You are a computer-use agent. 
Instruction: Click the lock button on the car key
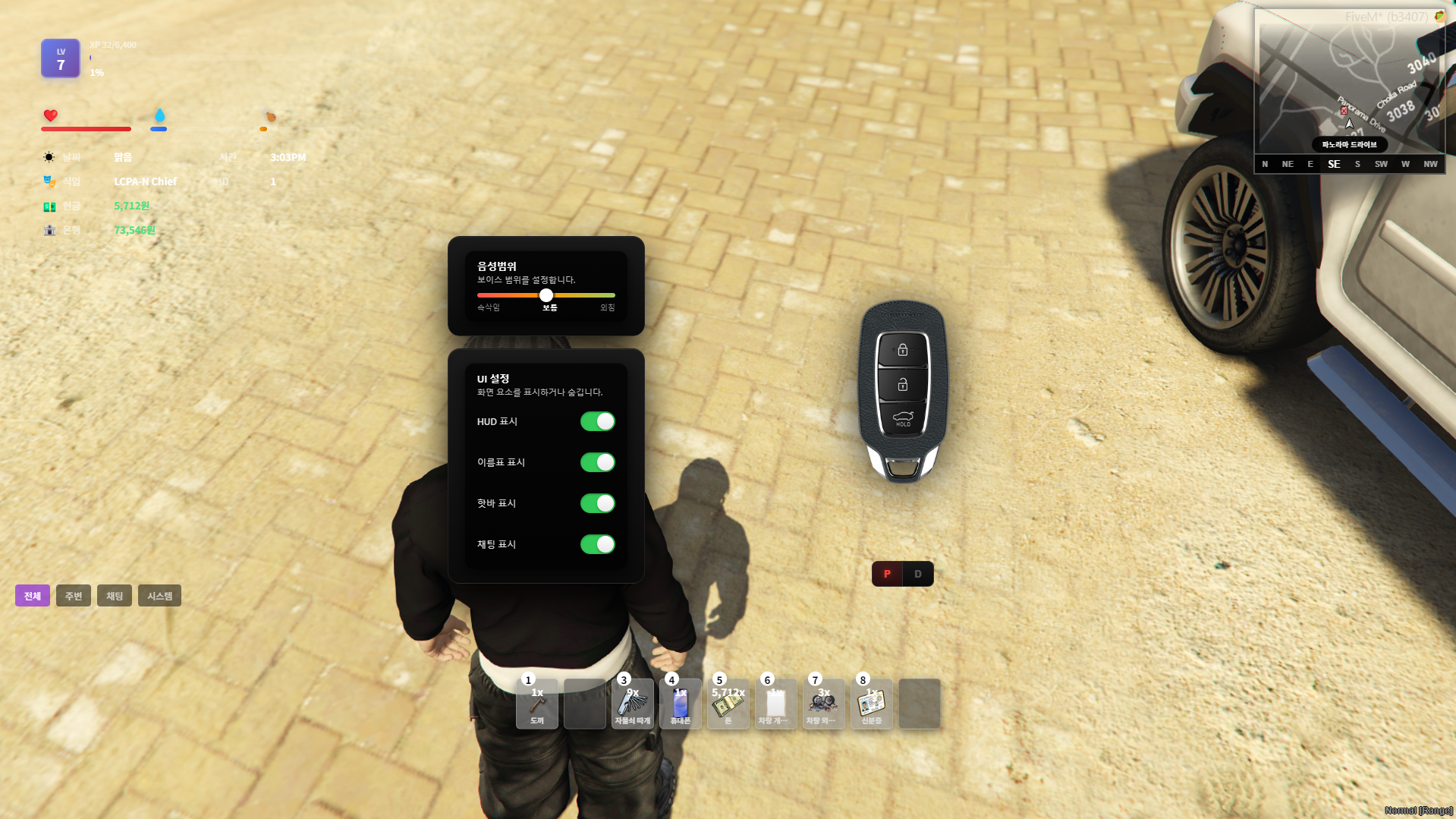[902, 350]
